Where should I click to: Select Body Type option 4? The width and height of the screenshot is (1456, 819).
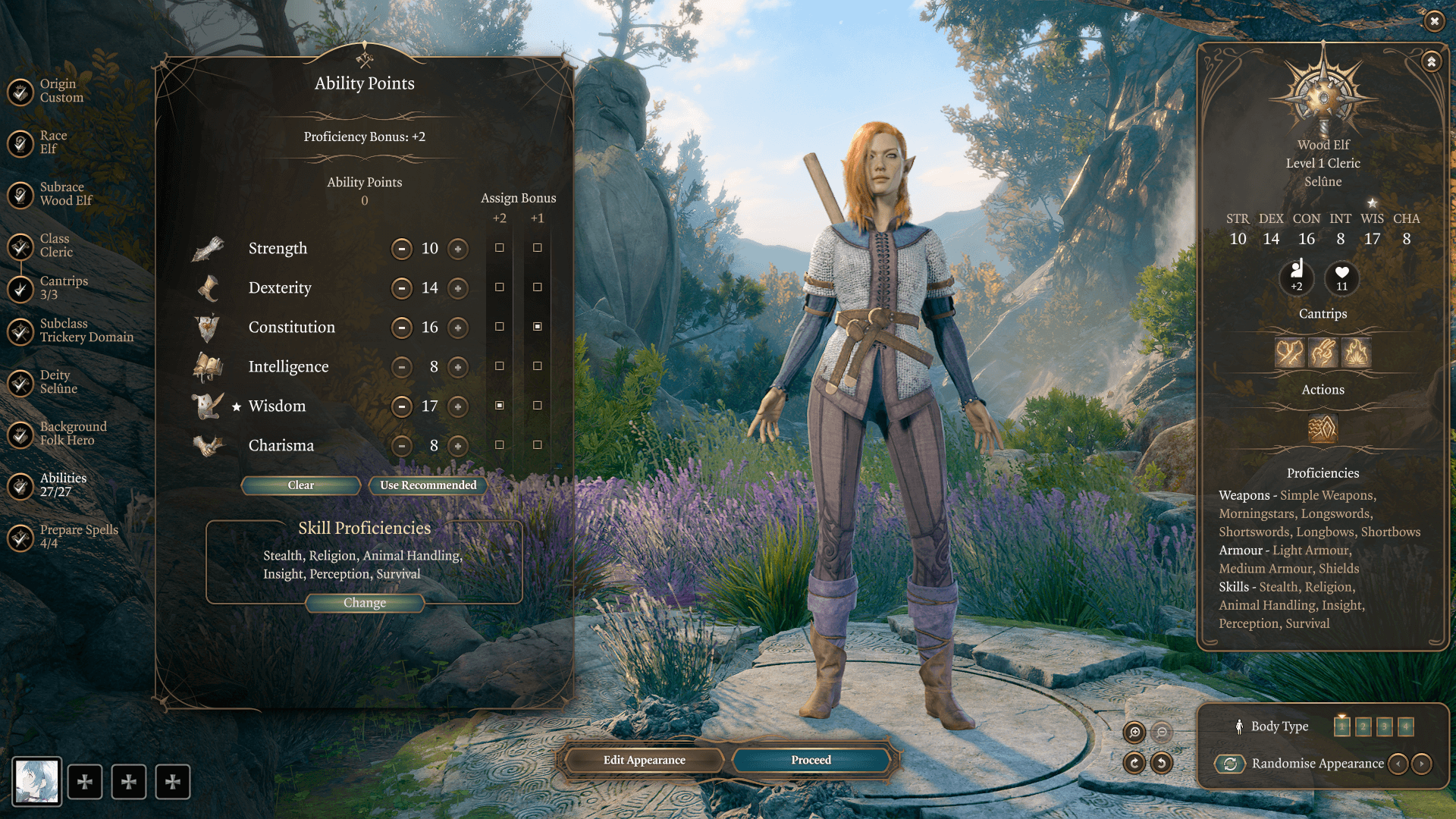point(1407,726)
